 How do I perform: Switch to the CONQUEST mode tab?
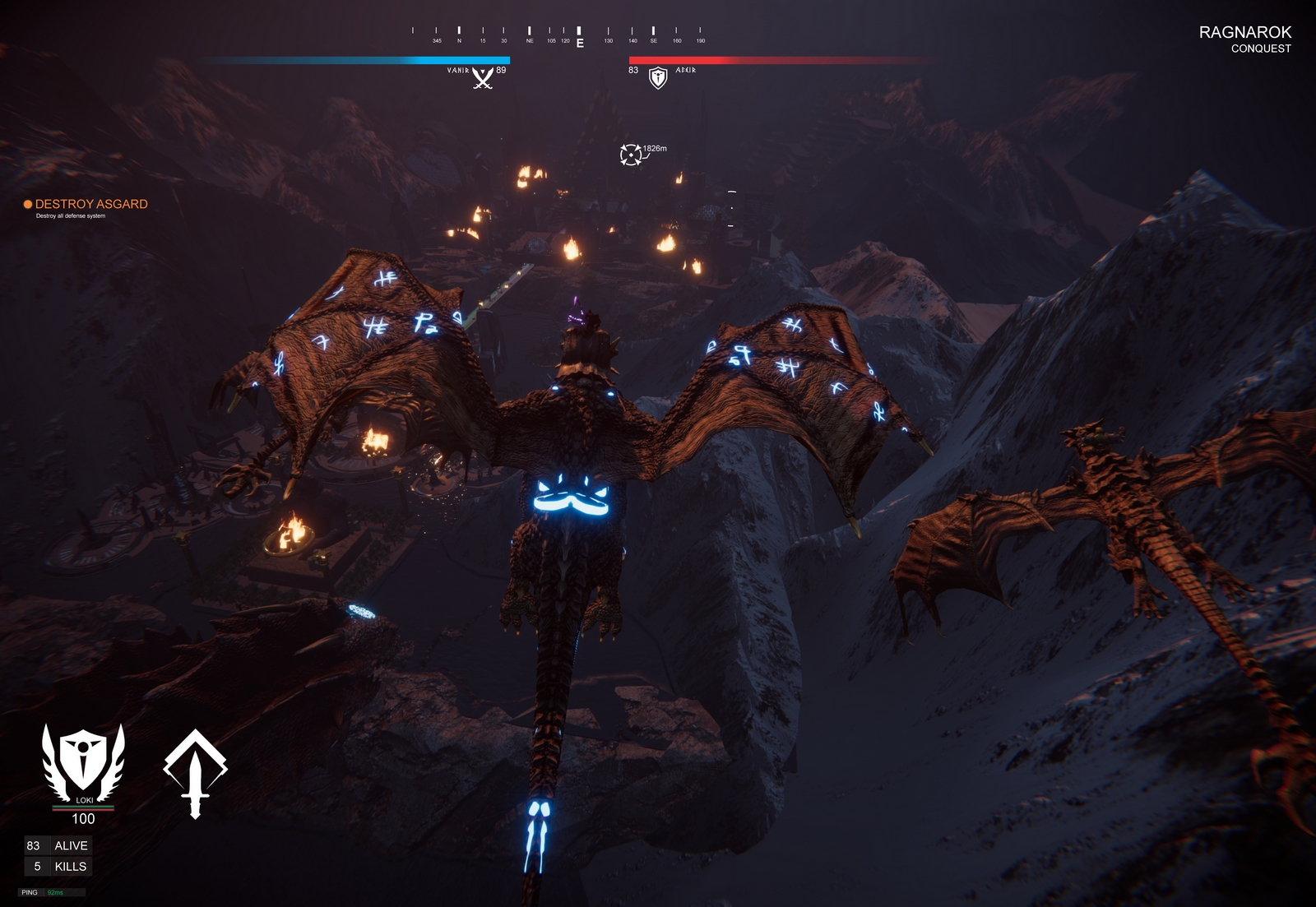(x=1259, y=49)
